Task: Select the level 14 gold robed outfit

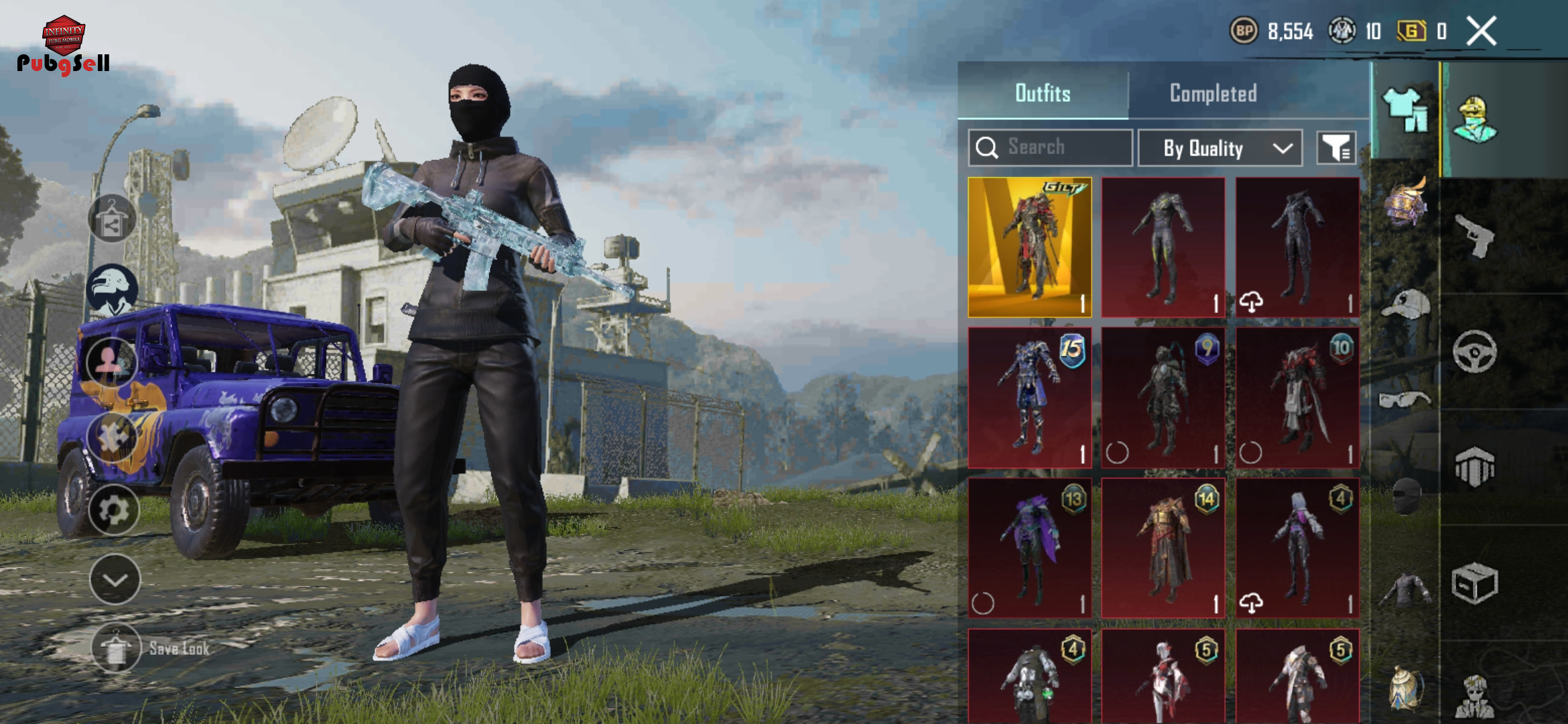Action: (x=1163, y=548)
